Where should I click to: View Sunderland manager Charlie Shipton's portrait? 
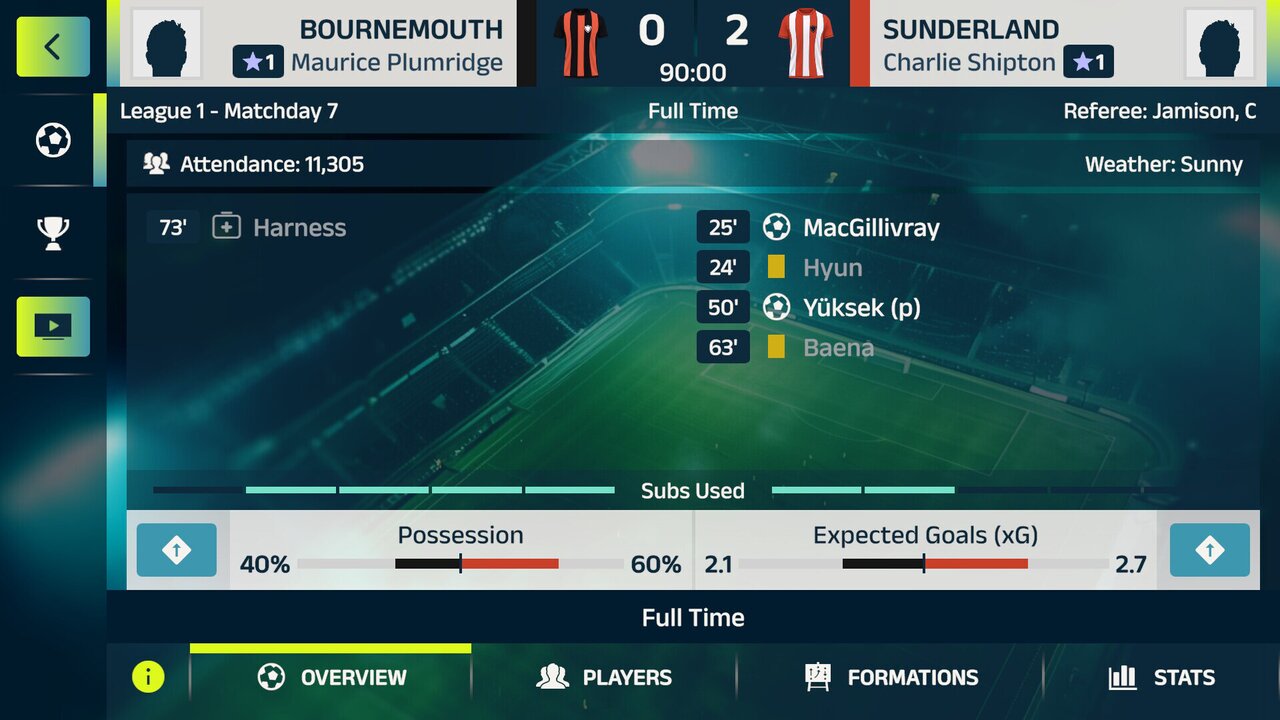1219,44
